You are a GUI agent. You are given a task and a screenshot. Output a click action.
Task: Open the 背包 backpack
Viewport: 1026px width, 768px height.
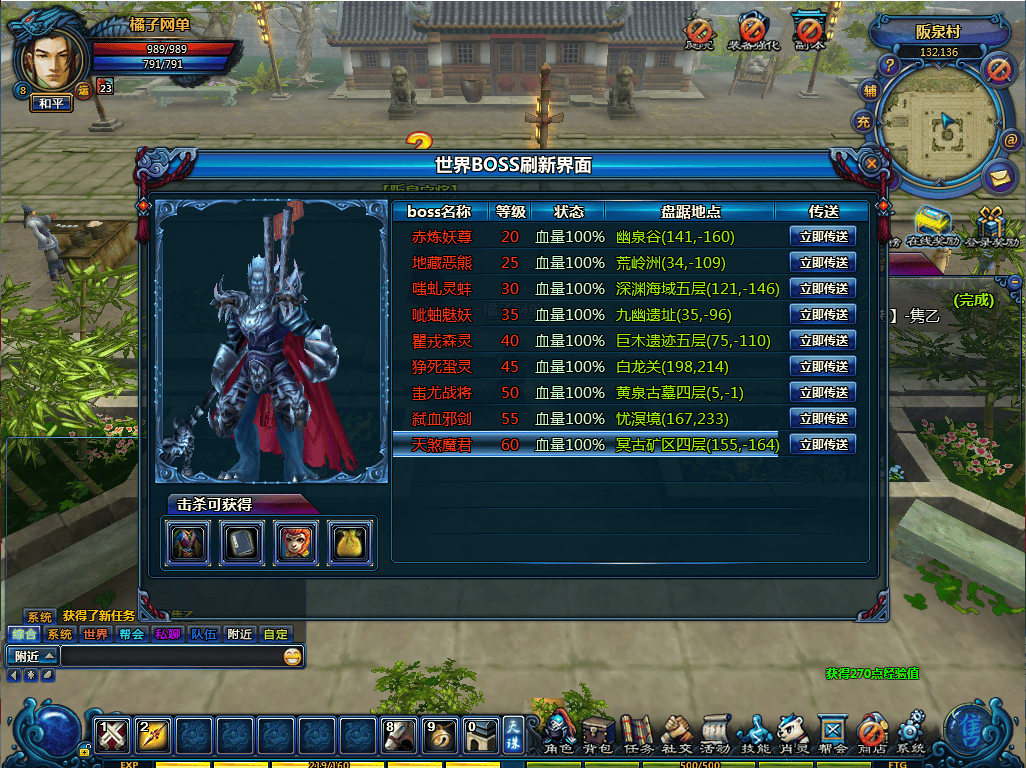point(598,734)
